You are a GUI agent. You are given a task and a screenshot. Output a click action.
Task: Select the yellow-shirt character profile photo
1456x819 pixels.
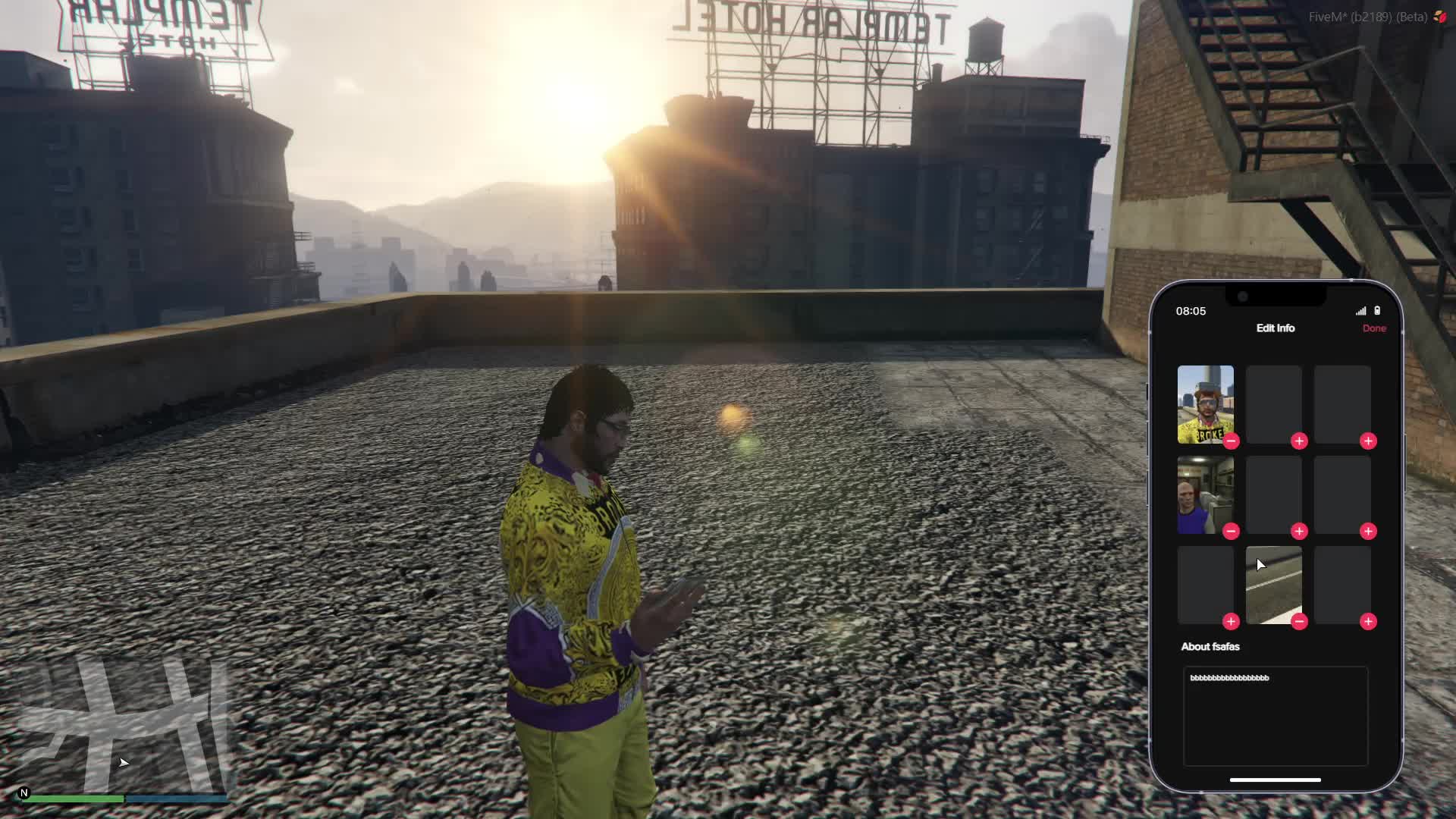click(1205, 402)
